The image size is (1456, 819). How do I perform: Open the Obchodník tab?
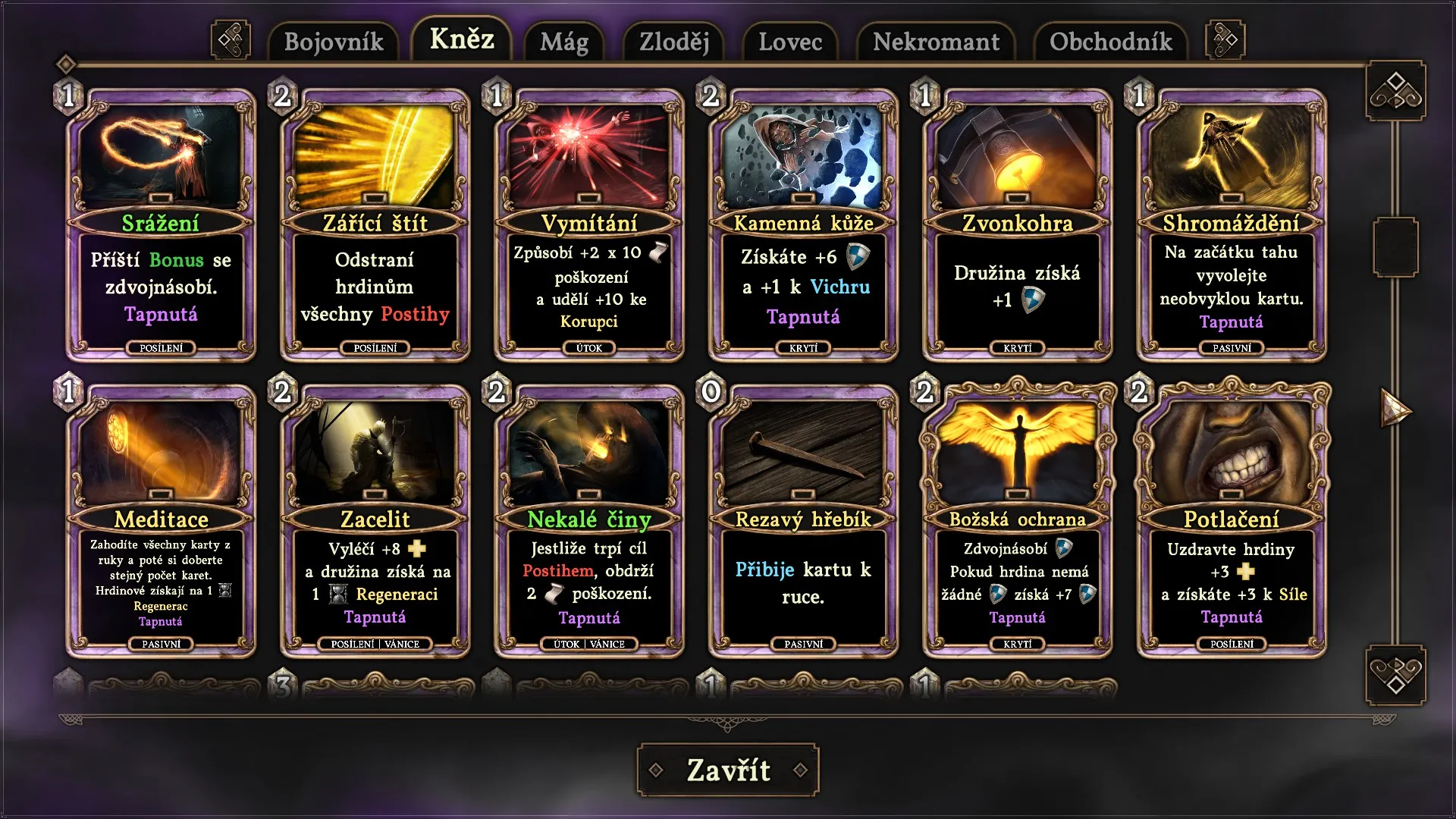pyautogui.click(x=1110, y=42)
